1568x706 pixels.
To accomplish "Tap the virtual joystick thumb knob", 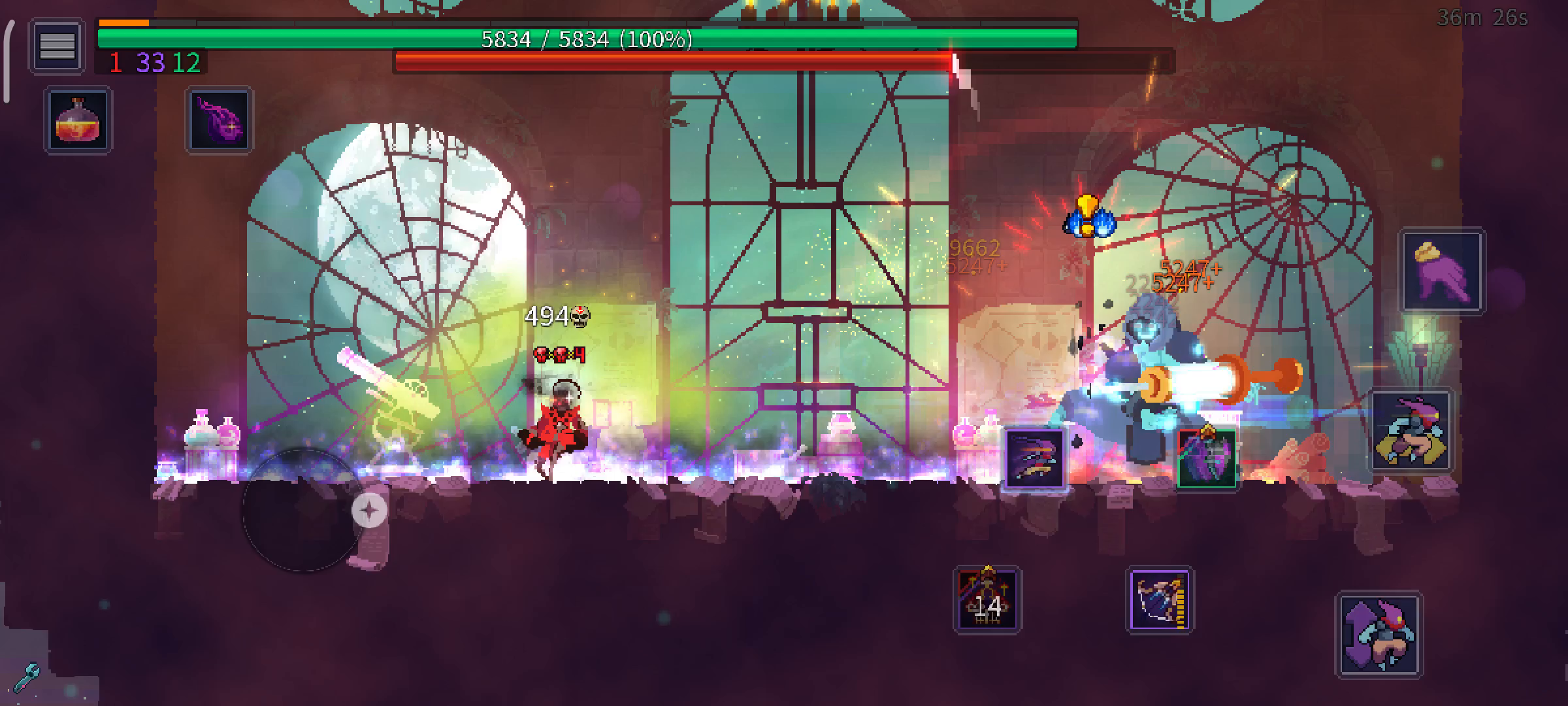I will (369, 509).
